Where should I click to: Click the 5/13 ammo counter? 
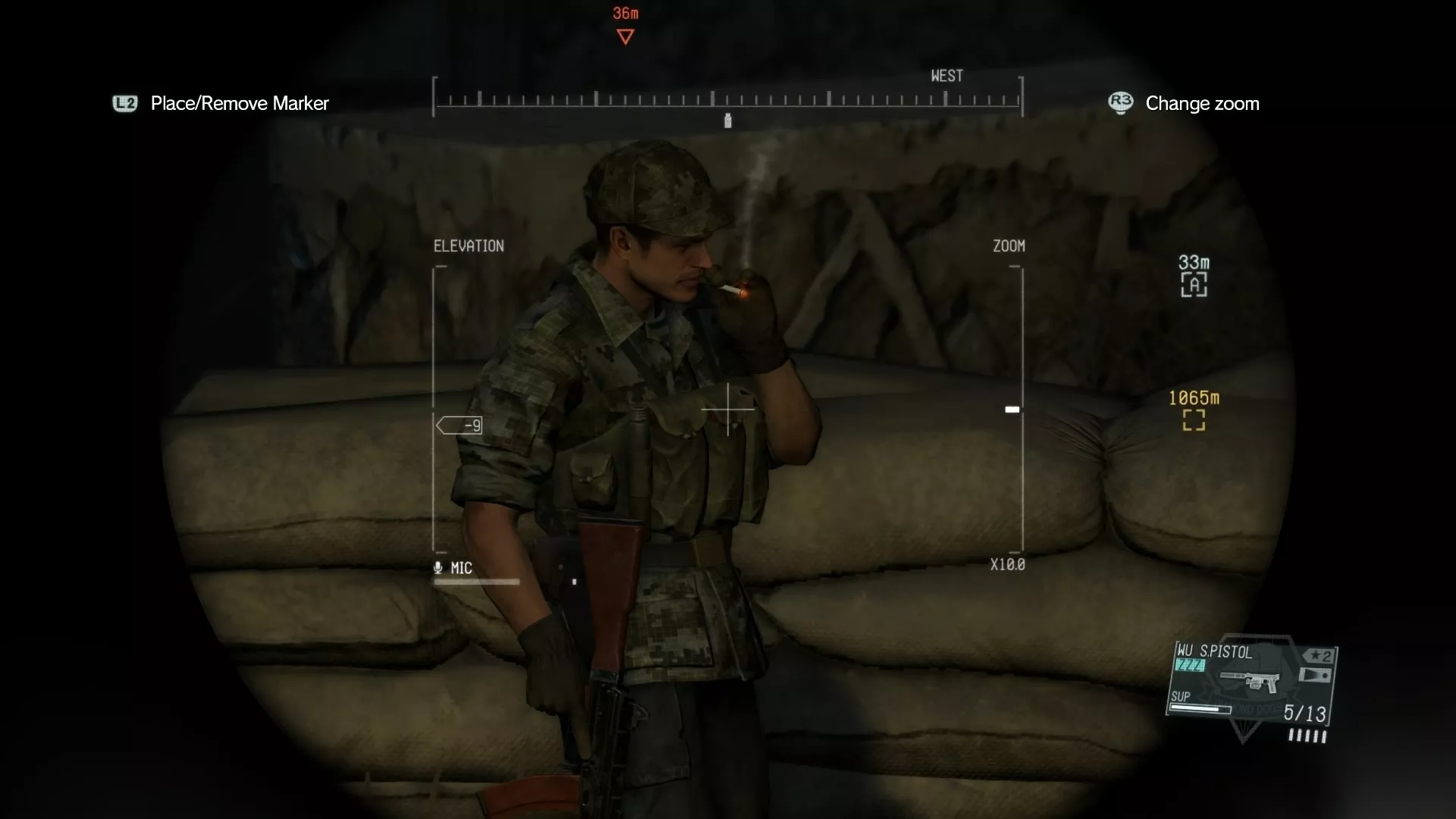pos(1306,711)
